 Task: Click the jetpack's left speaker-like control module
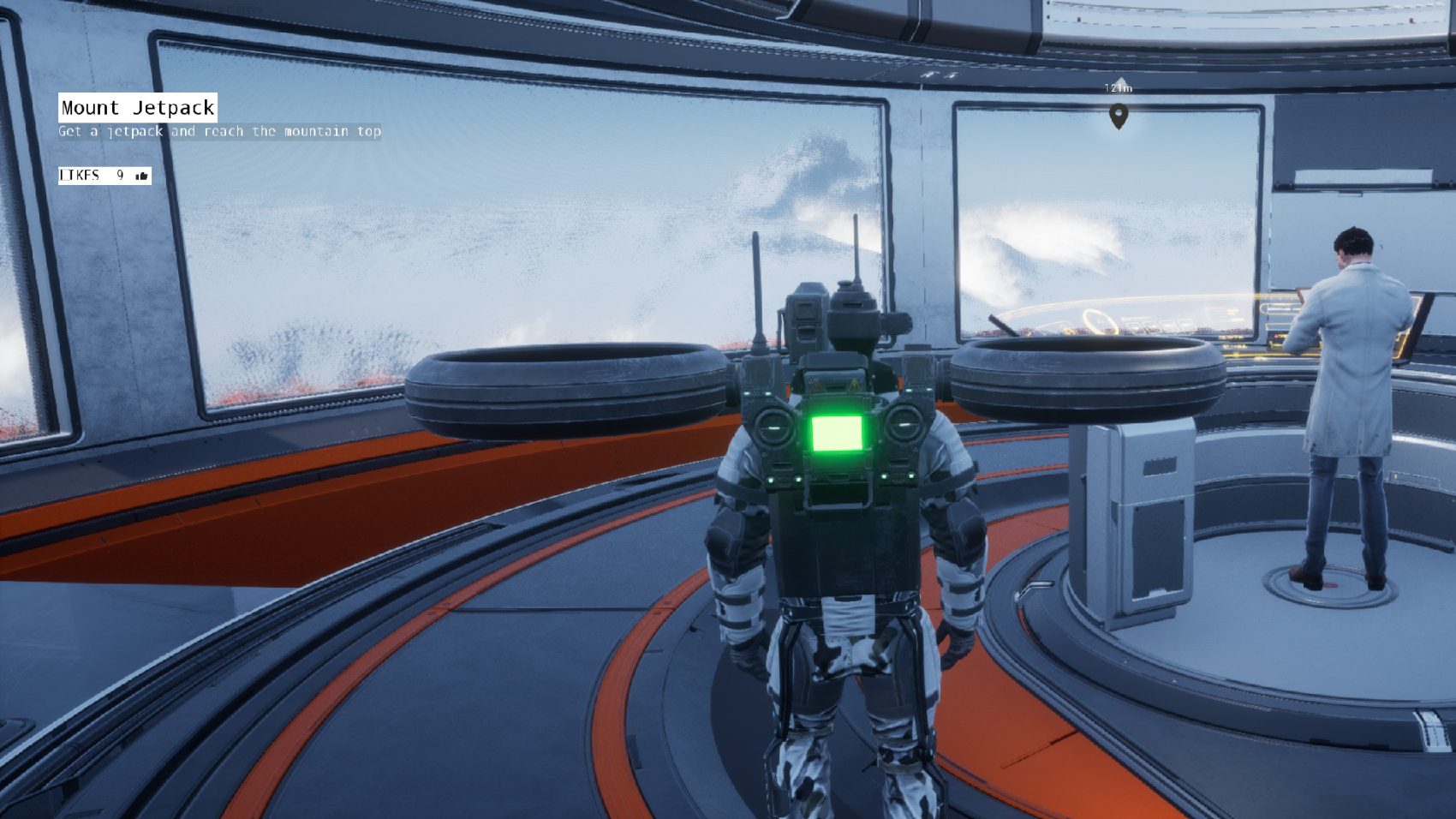tap(773, 426)
